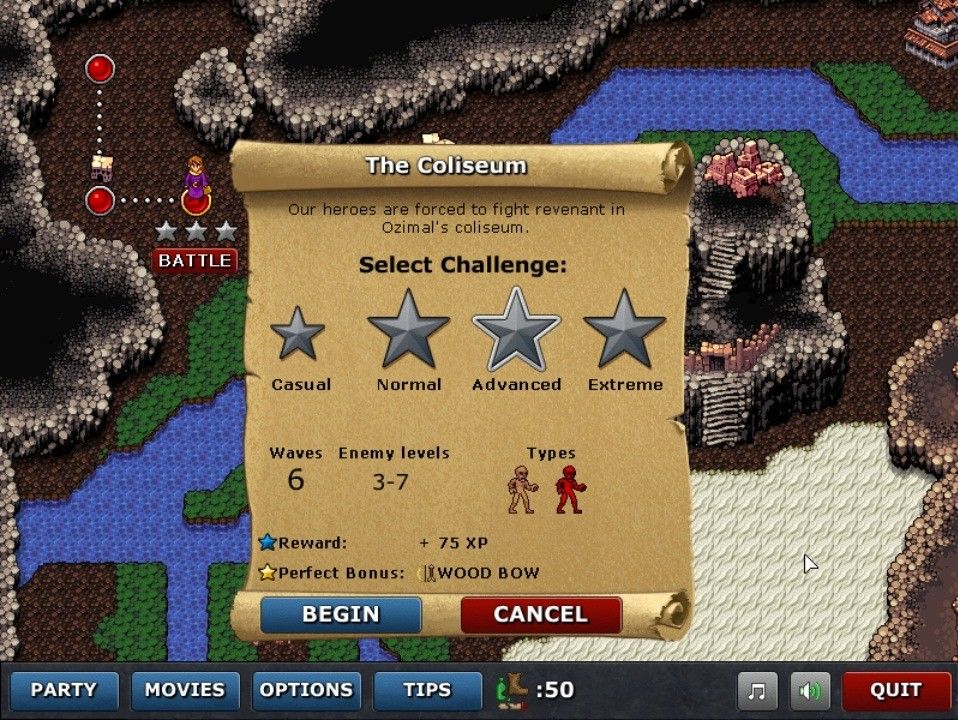Open the Party screen
This screenshot has width=958, height=720.
pyautogui.click(x=64, y=690)
